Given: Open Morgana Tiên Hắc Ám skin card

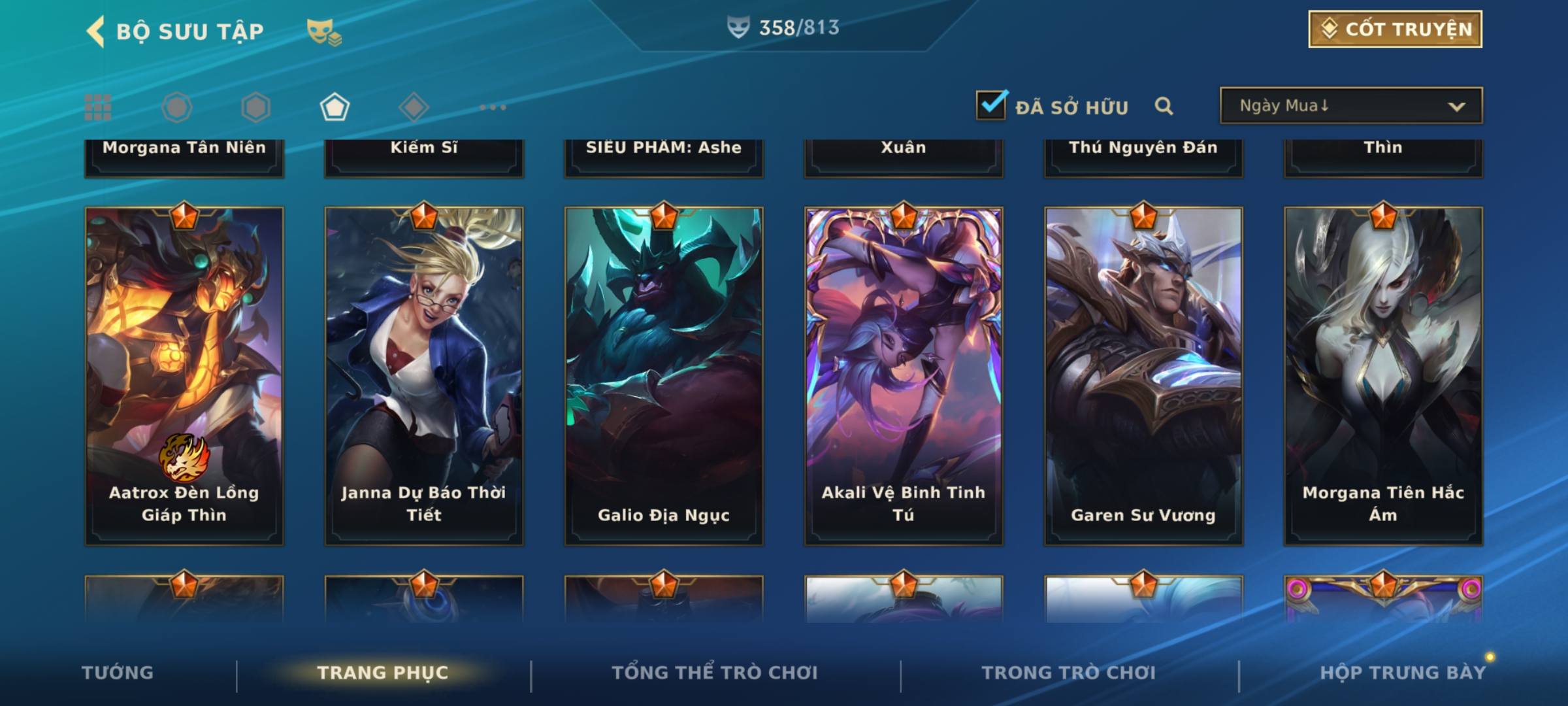Looking at the screenshot, I should point(1383,376).
